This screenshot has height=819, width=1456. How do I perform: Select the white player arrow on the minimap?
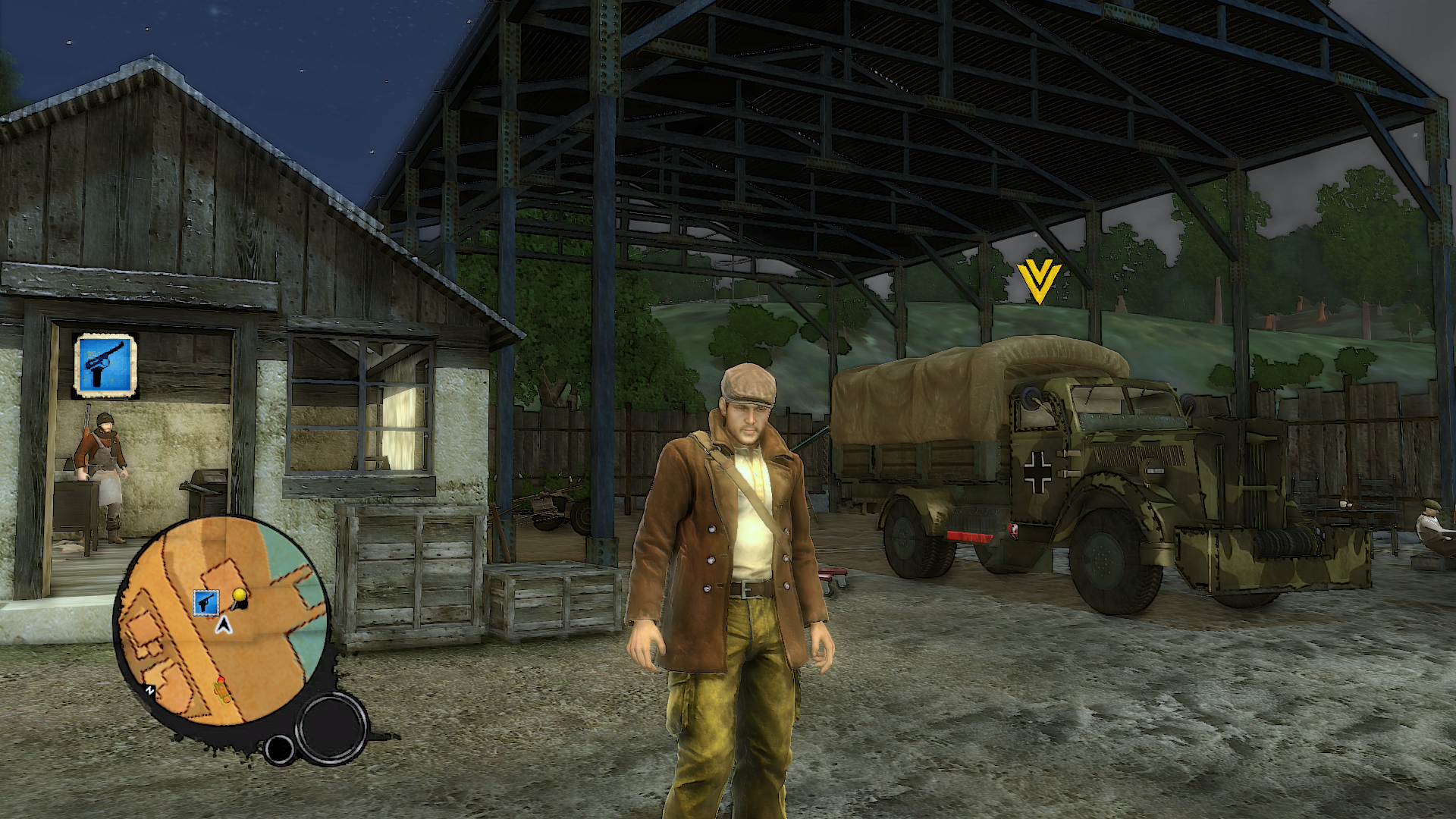pyautogui.click(x=224, y=626)
